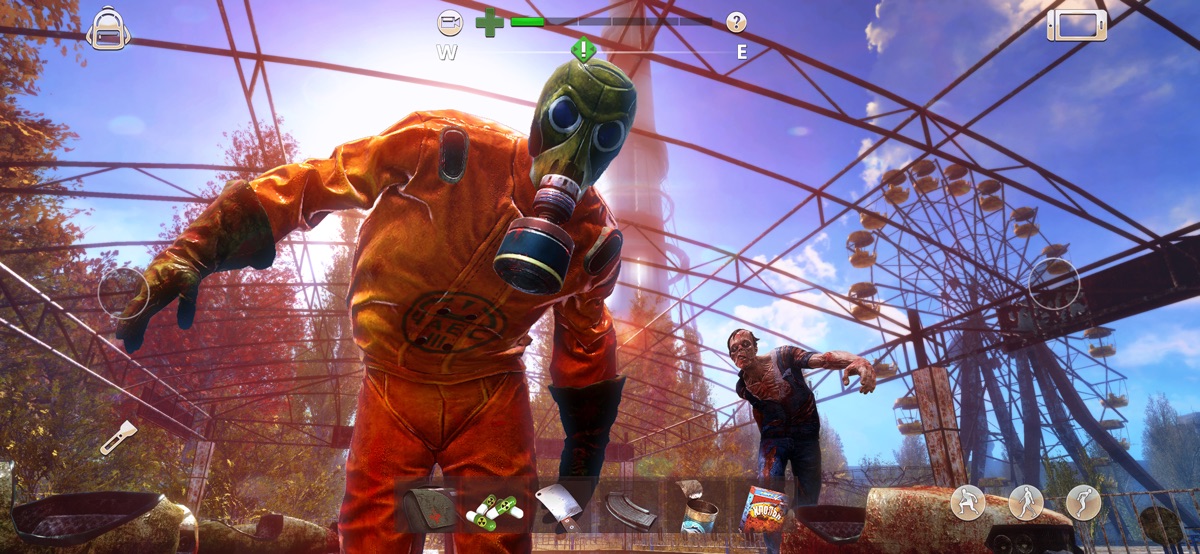
Task: Tap the video camera icon
Action: coord(450,22)
